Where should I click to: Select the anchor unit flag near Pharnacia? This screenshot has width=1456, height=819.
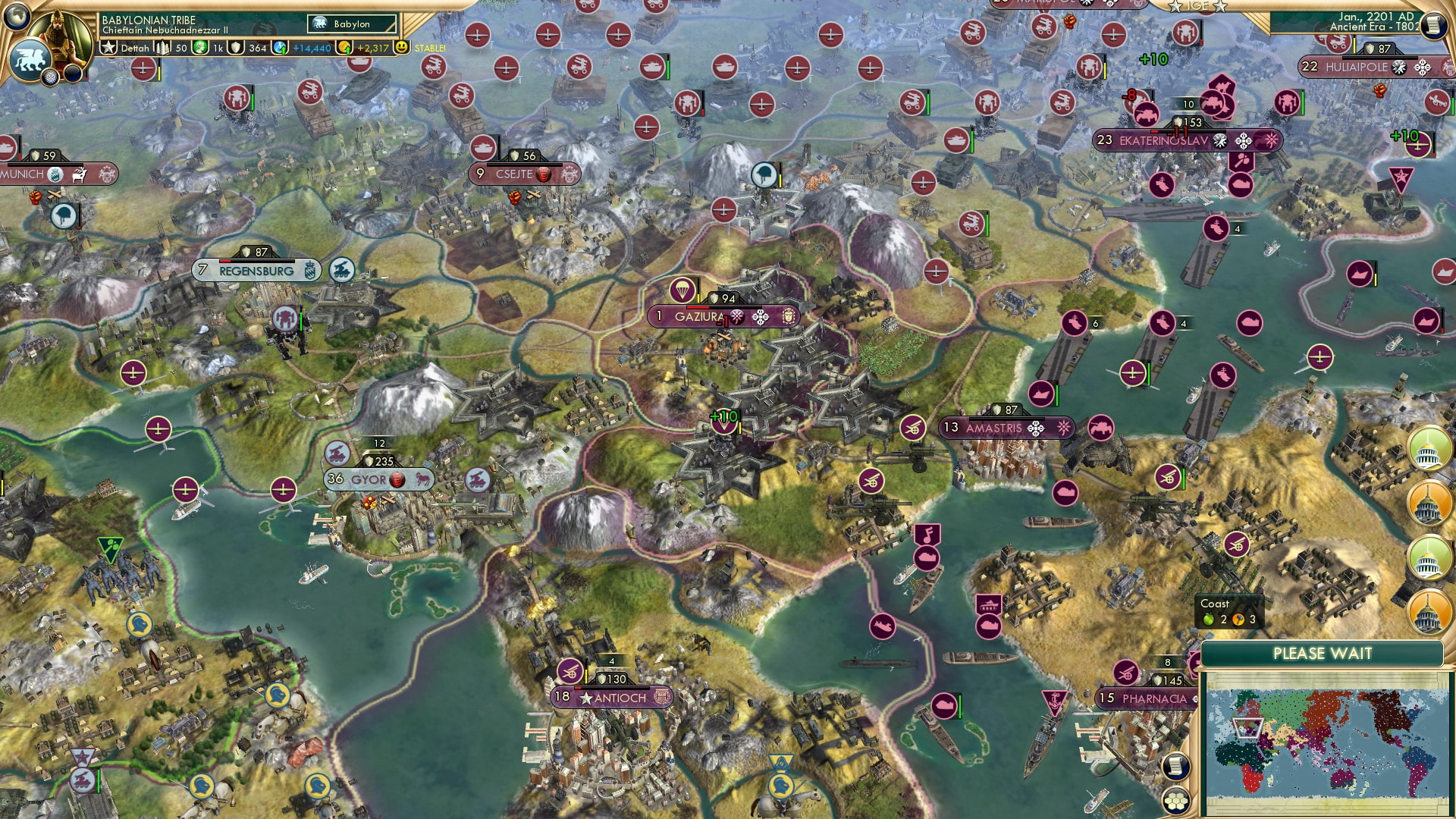tap(1055, 701)
